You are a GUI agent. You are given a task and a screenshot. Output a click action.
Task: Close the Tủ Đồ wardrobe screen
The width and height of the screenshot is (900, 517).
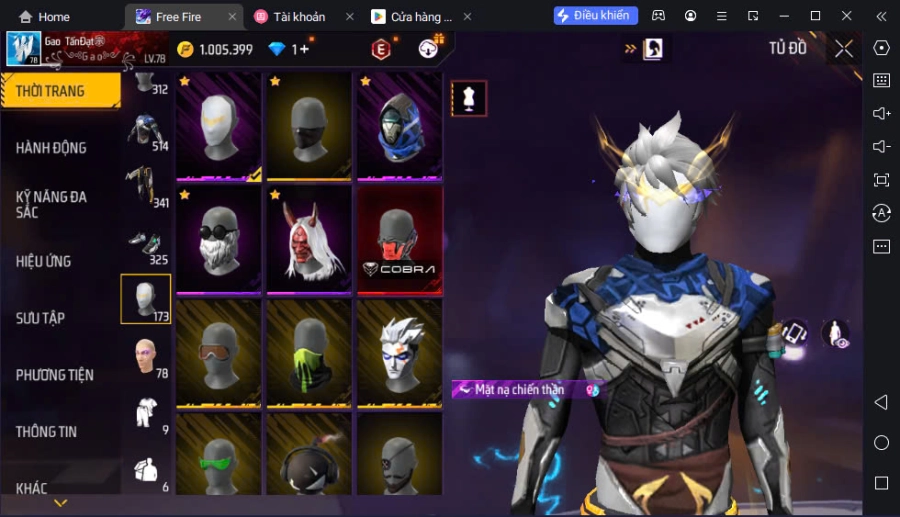point(844,49)
